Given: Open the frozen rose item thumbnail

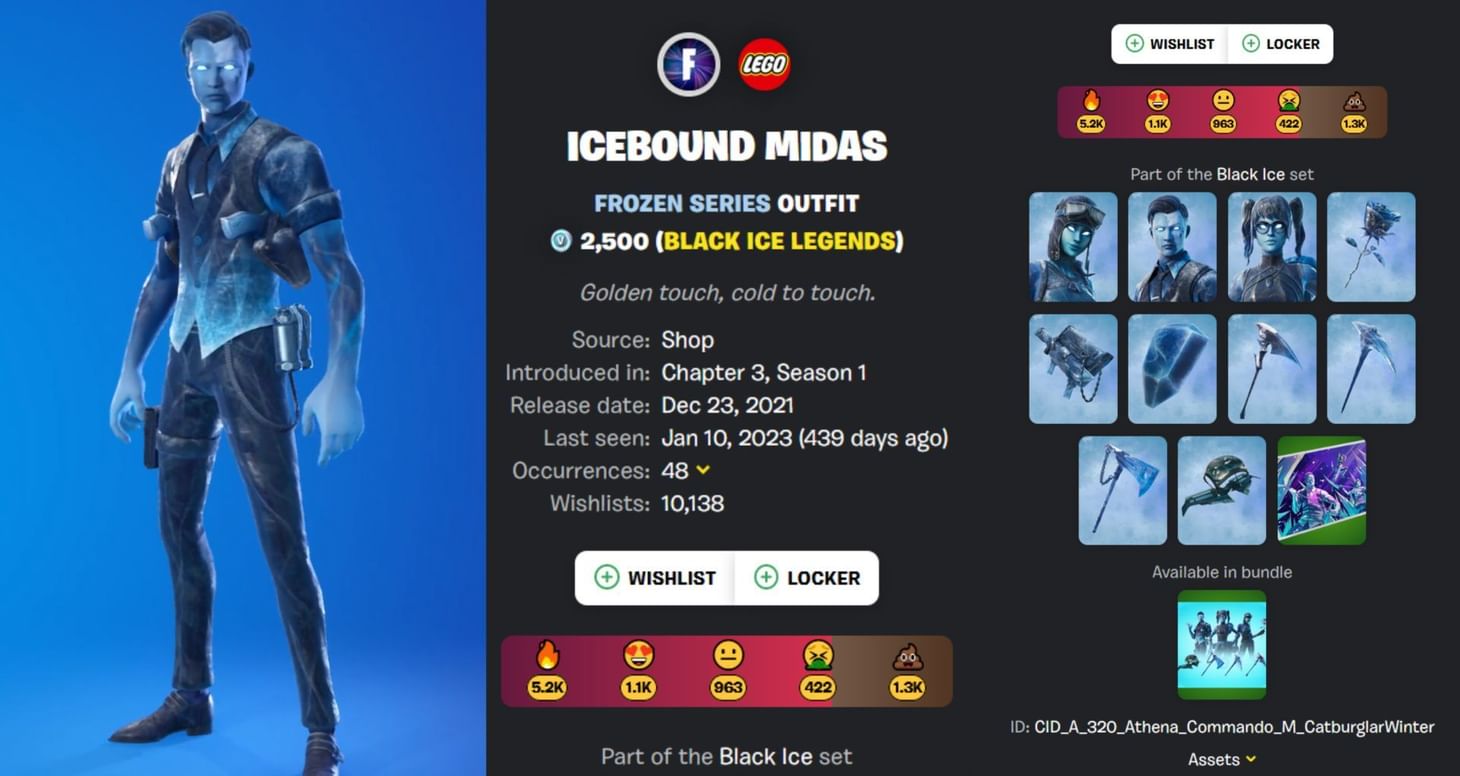Looking at the screenshot, I should (x=1371, y=246).
